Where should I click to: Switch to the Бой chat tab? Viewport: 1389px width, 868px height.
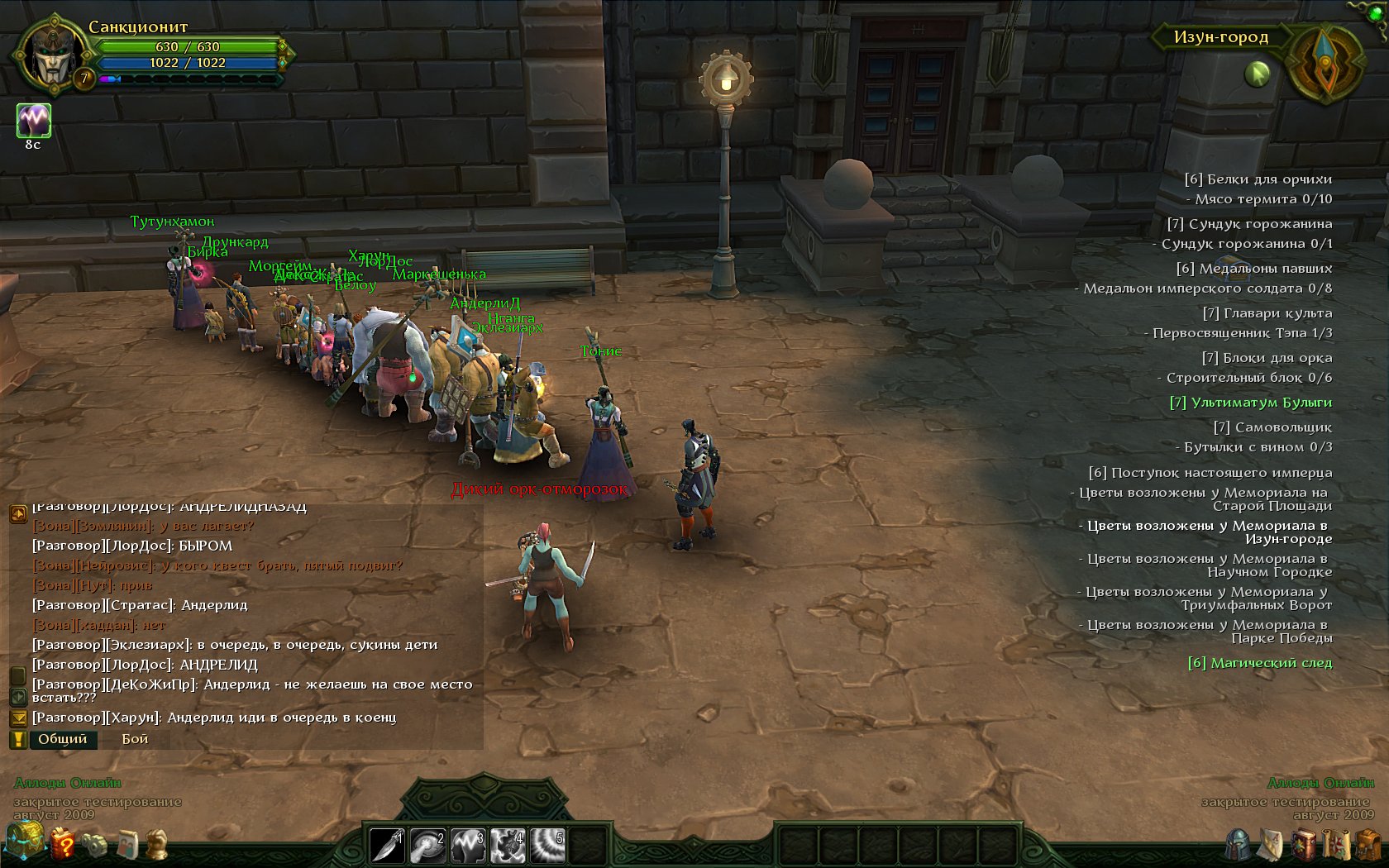point(135,739)
